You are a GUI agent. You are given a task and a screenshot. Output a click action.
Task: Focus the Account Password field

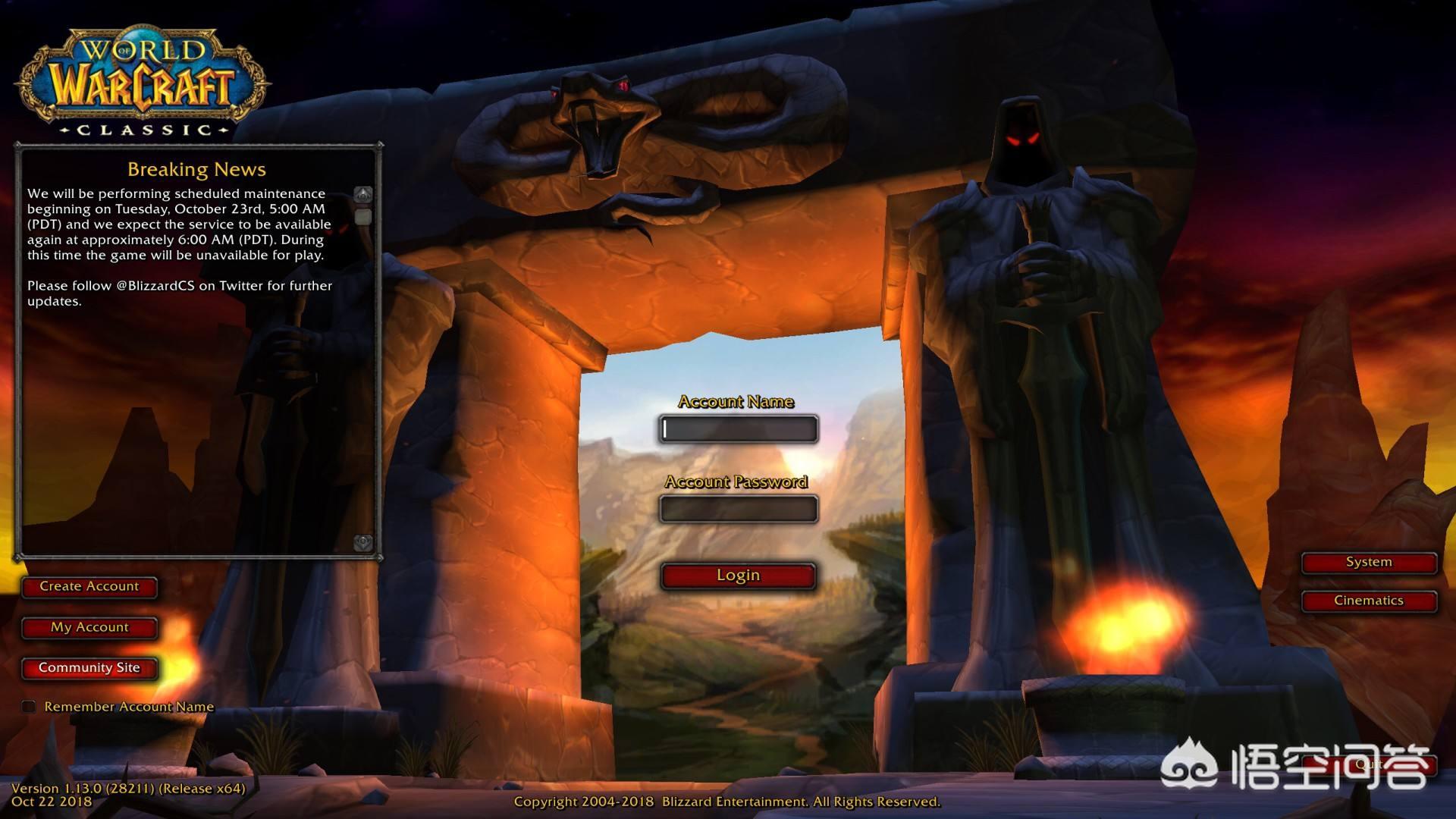click(x=739, y=509)
